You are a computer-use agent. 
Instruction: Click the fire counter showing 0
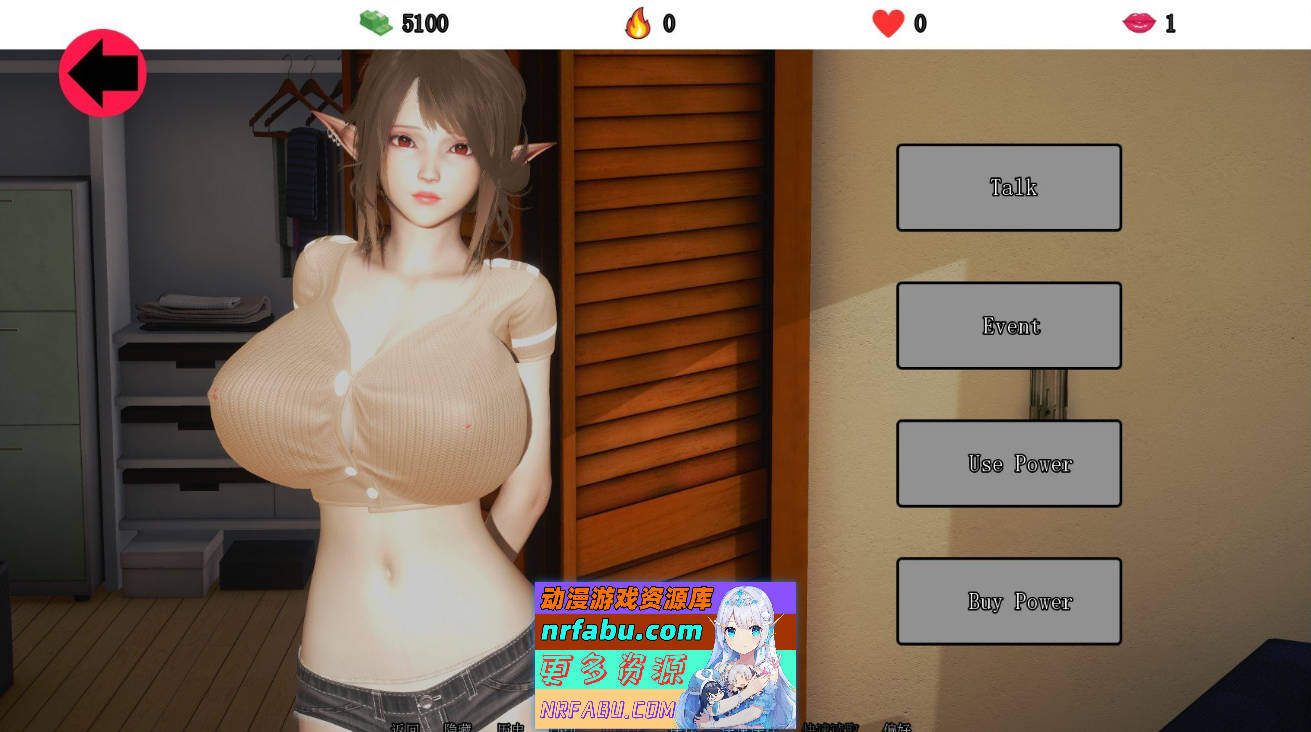672,23
